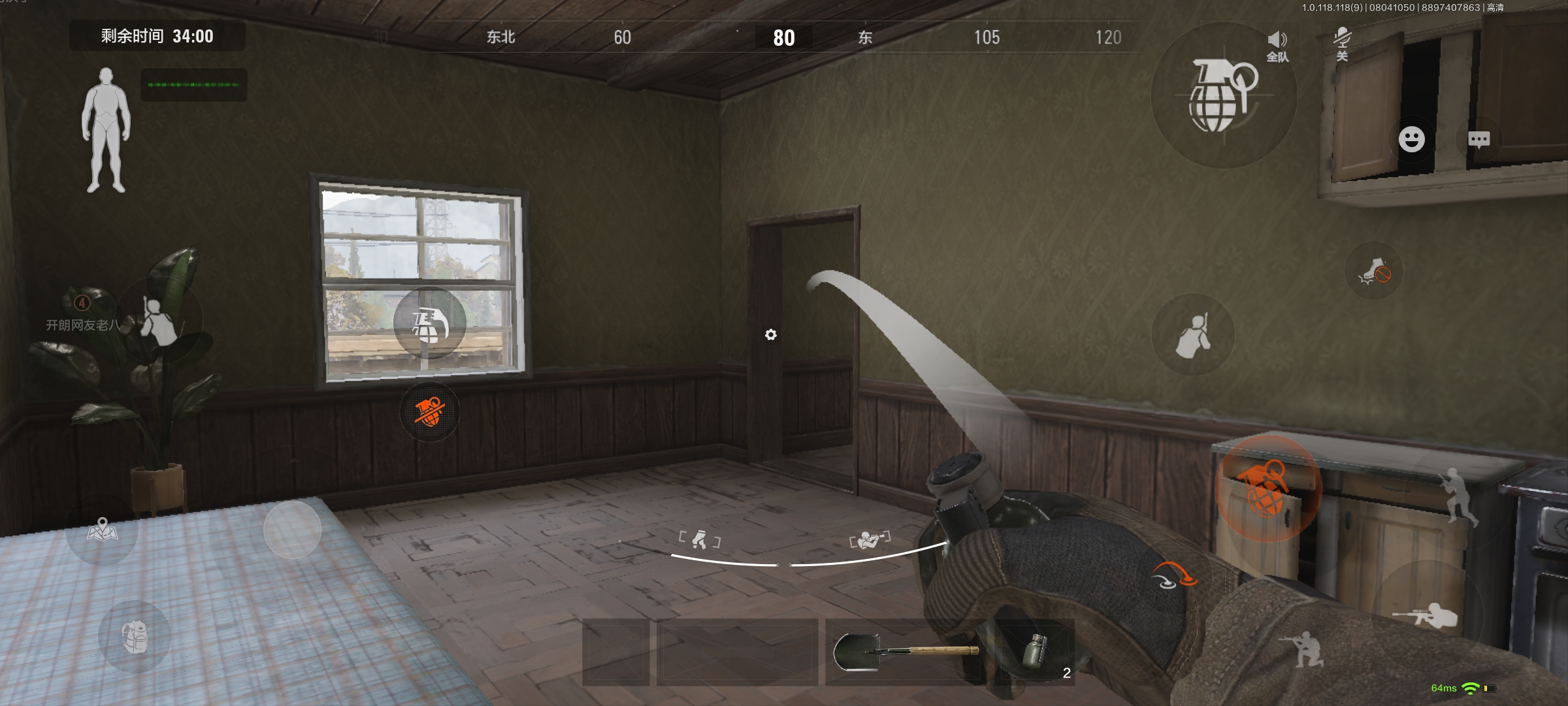Open the map with the map pin icon

point(102,529)
